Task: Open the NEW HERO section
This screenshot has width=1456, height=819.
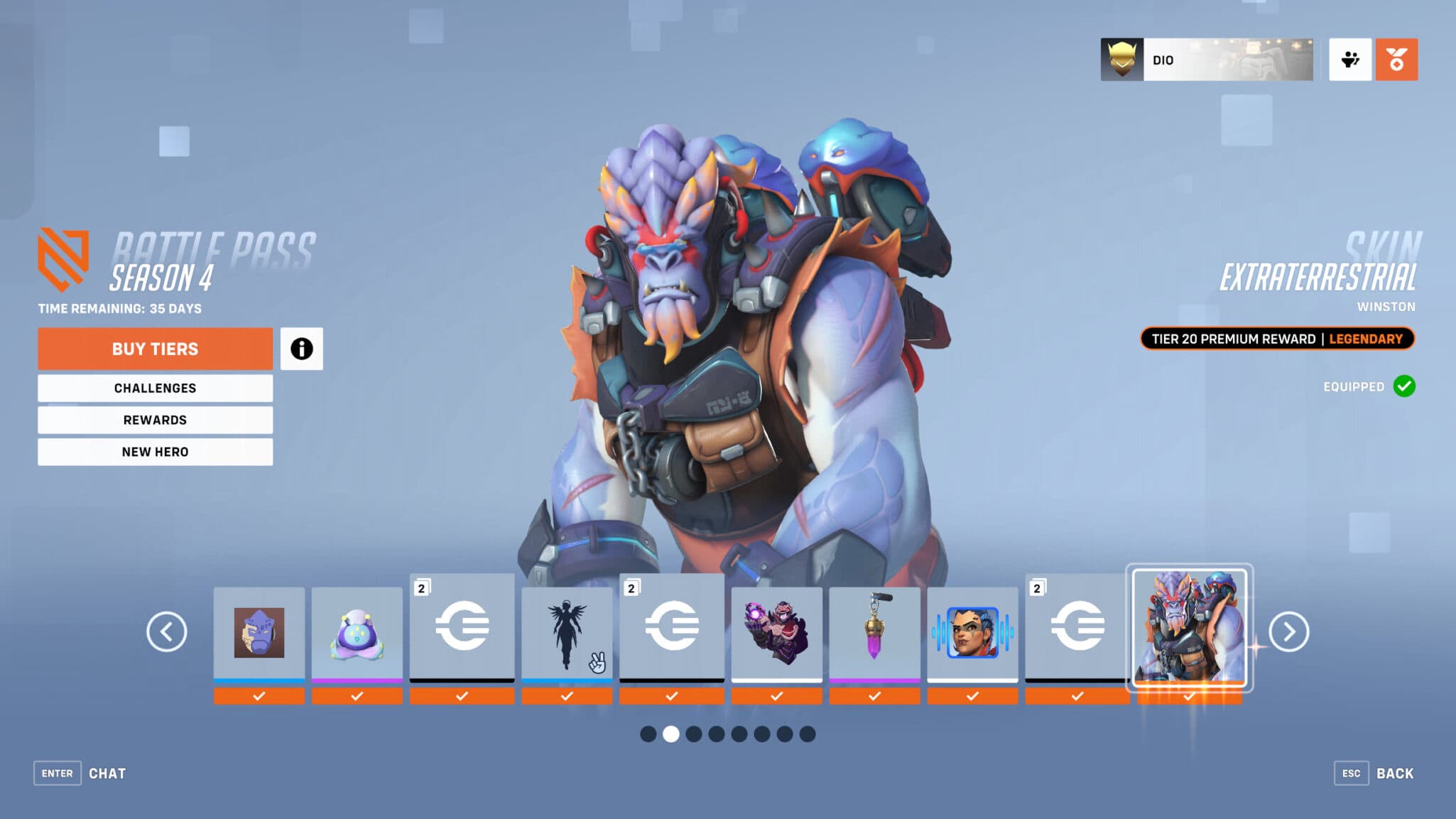Action: pyautogui.click(x=155, y=452)
